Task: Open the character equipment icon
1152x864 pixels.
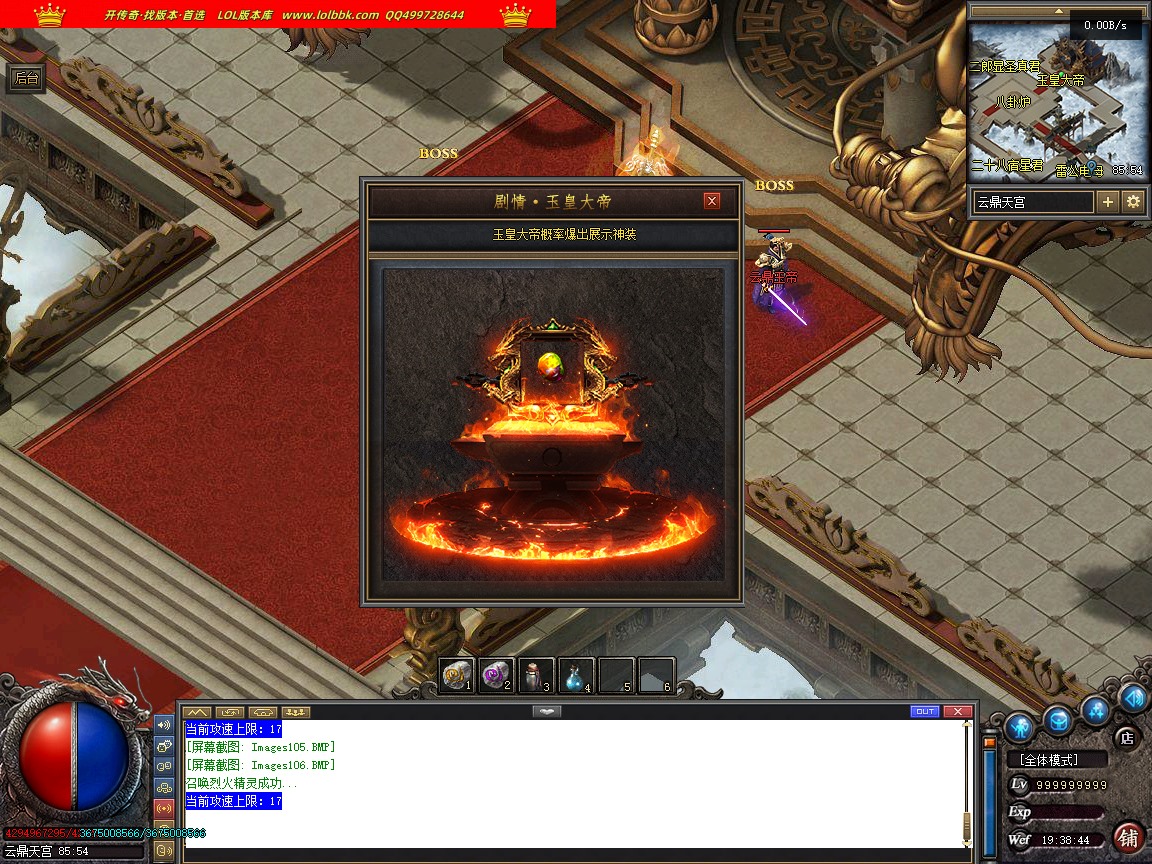Action: point(1019,725)
